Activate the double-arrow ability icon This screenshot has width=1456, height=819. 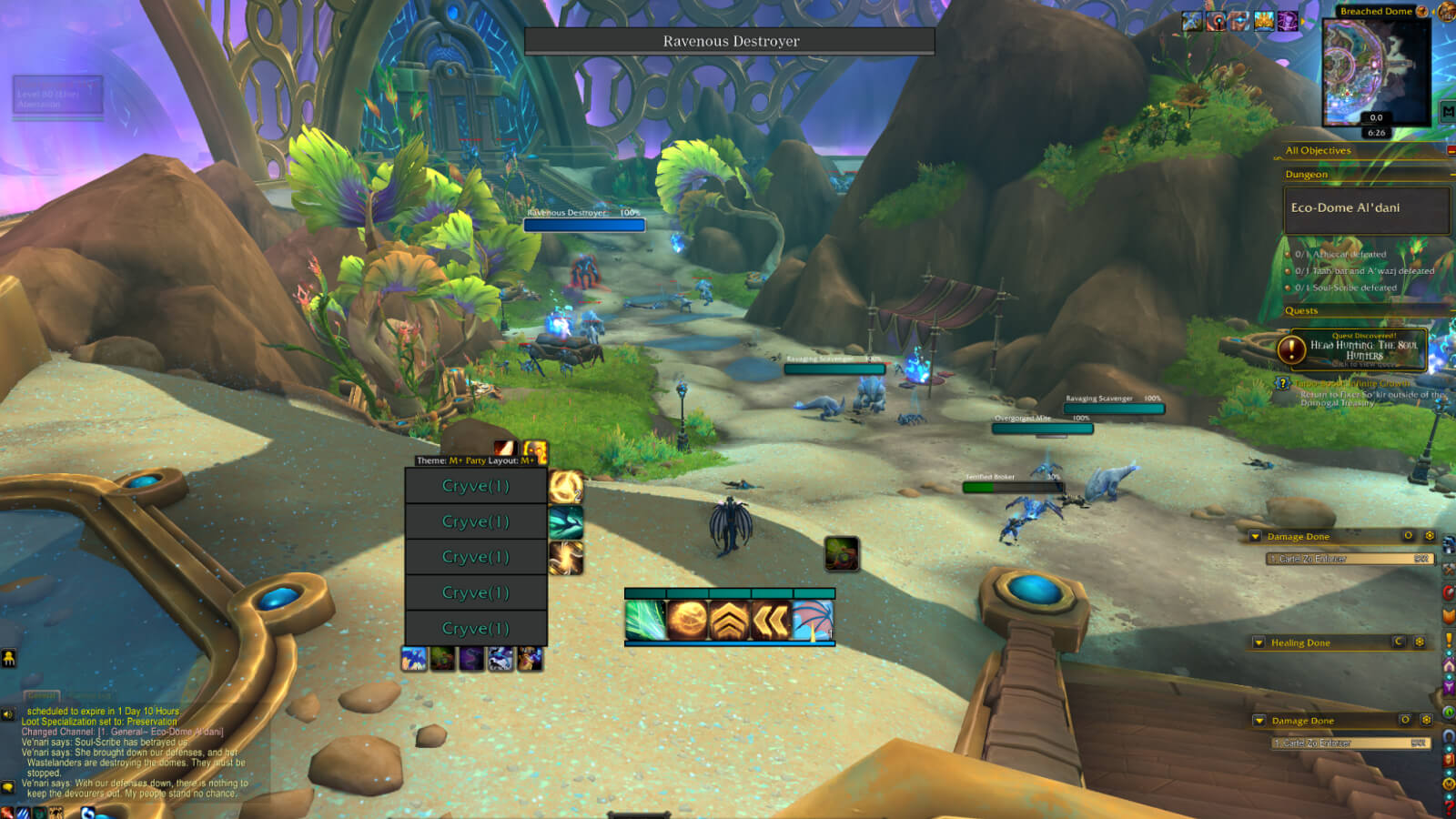tap(770, 620)
